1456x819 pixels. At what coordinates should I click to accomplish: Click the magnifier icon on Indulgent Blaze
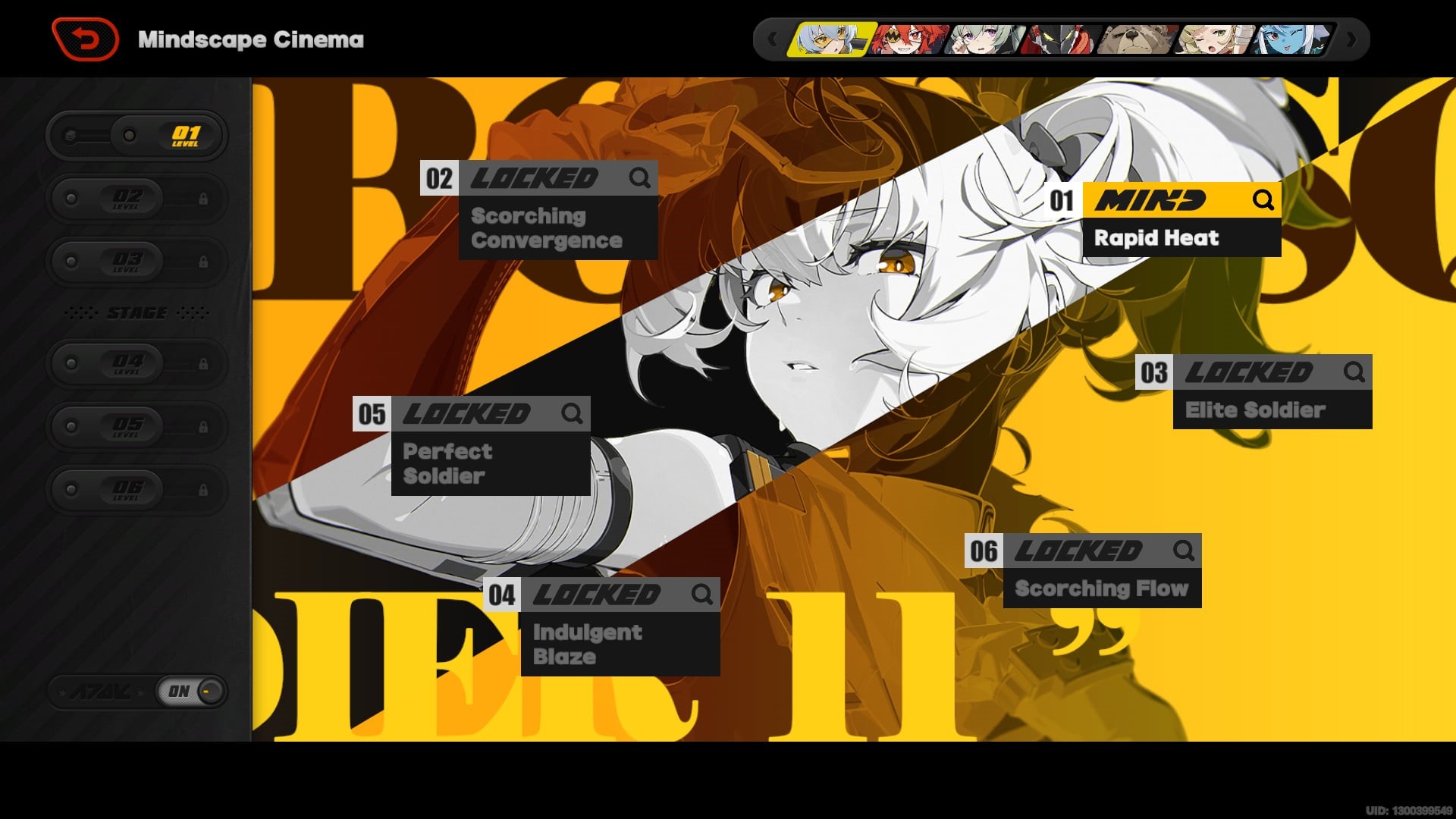(x=701, y=595)
